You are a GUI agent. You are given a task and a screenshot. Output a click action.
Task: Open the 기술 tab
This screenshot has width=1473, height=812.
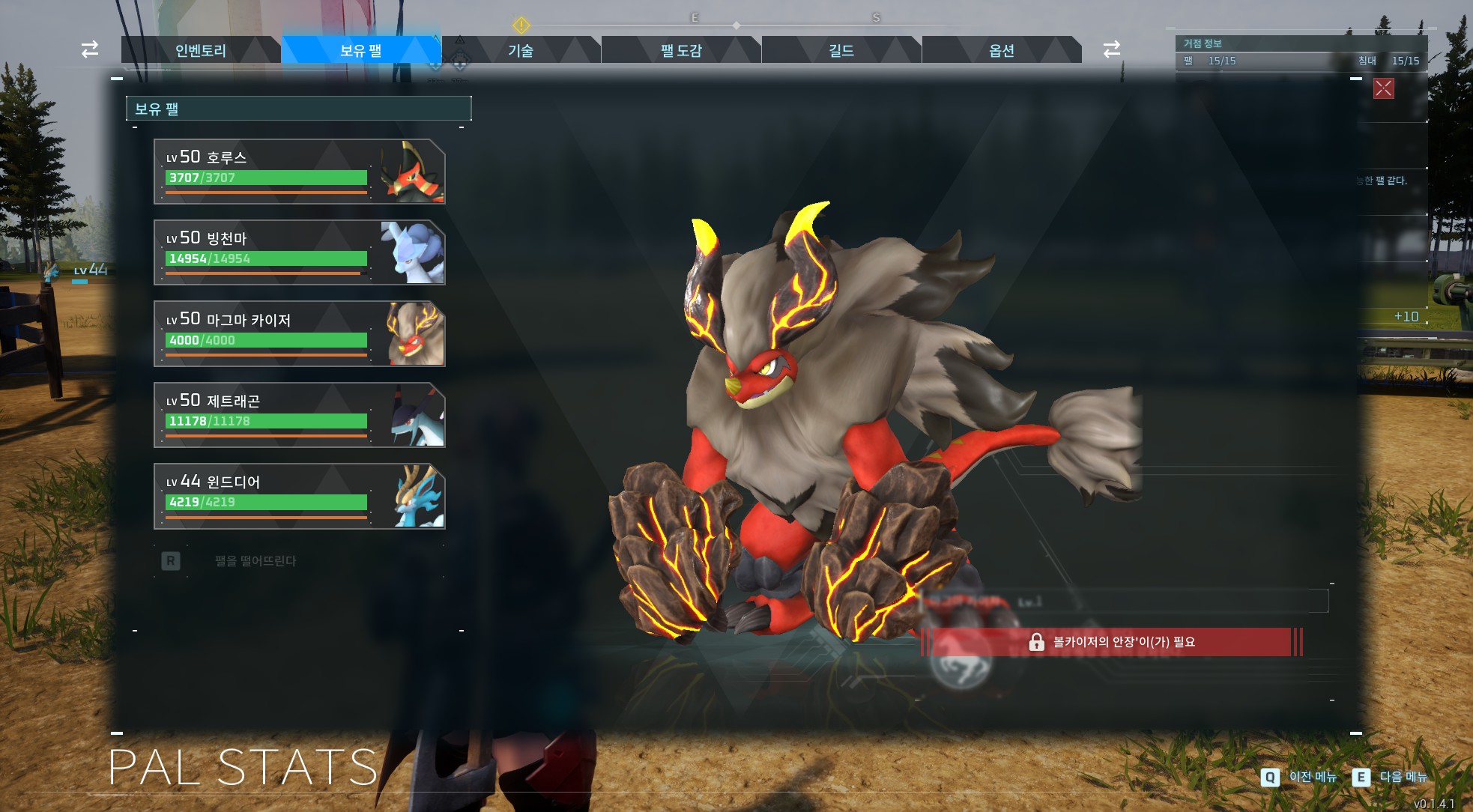click(521, 50)
